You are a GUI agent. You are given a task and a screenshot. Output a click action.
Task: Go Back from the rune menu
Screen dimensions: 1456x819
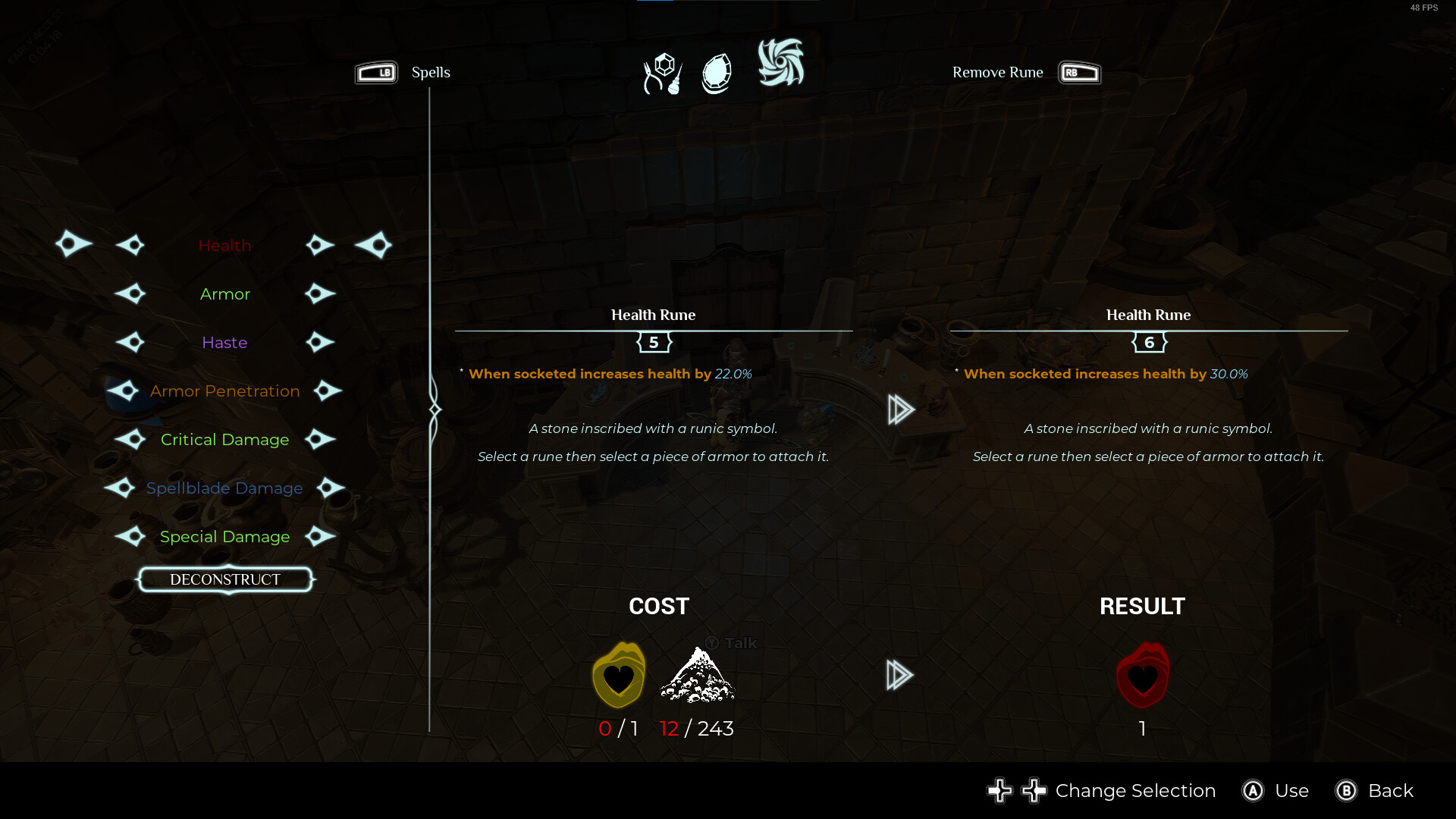click(x=1390, y=791)
